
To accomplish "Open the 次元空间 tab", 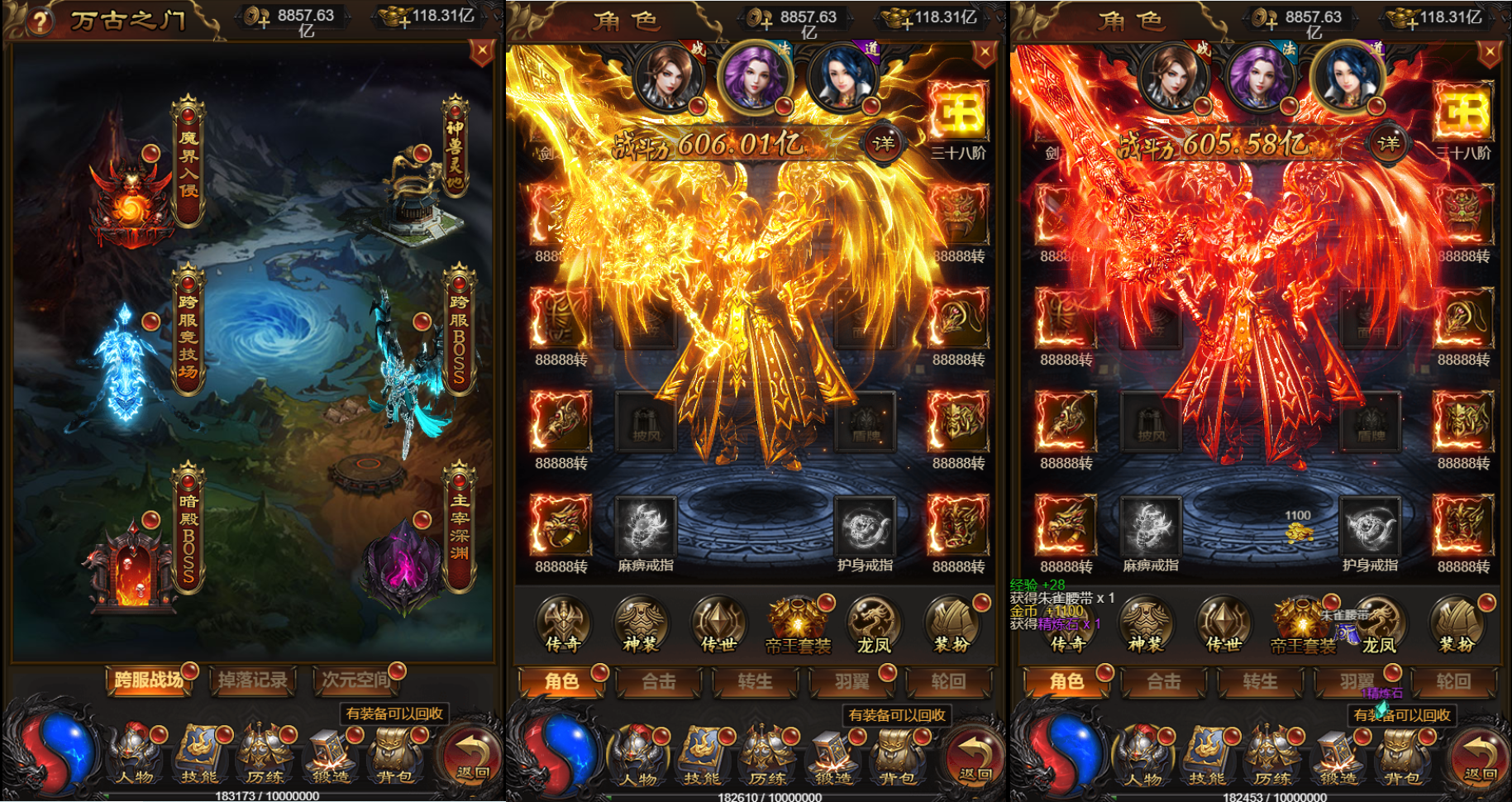I will click(x=355, y=680).
